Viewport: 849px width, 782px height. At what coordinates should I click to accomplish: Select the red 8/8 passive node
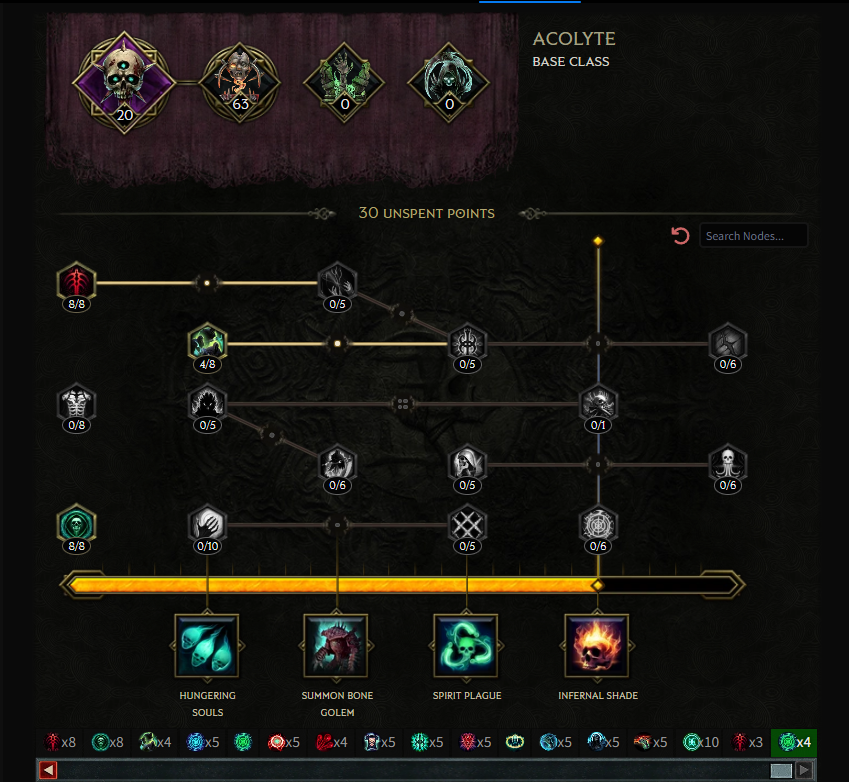[x=76, y=282]
